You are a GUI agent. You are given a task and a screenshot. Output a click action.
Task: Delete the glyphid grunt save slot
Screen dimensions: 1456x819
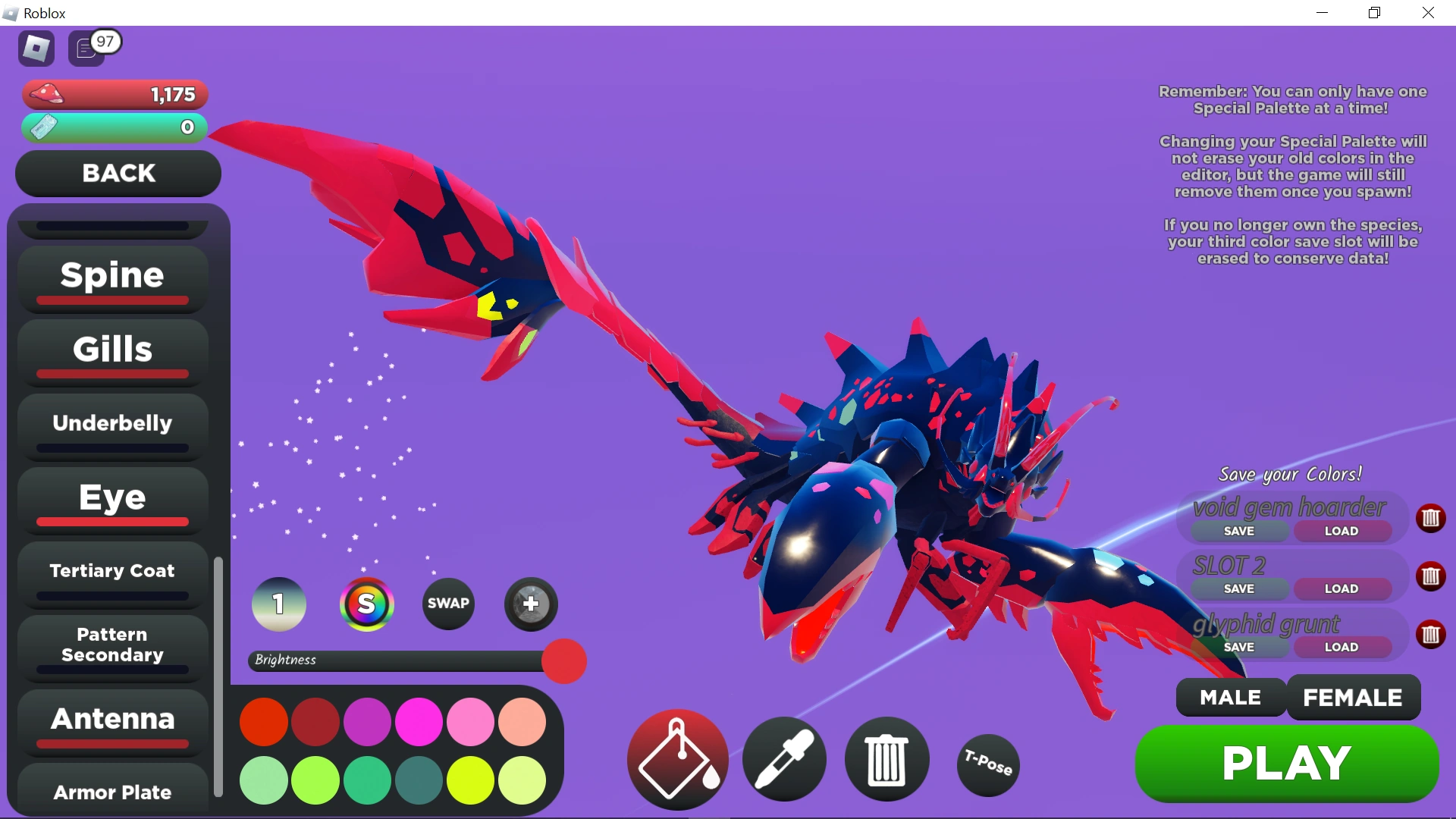(1432, 635)
